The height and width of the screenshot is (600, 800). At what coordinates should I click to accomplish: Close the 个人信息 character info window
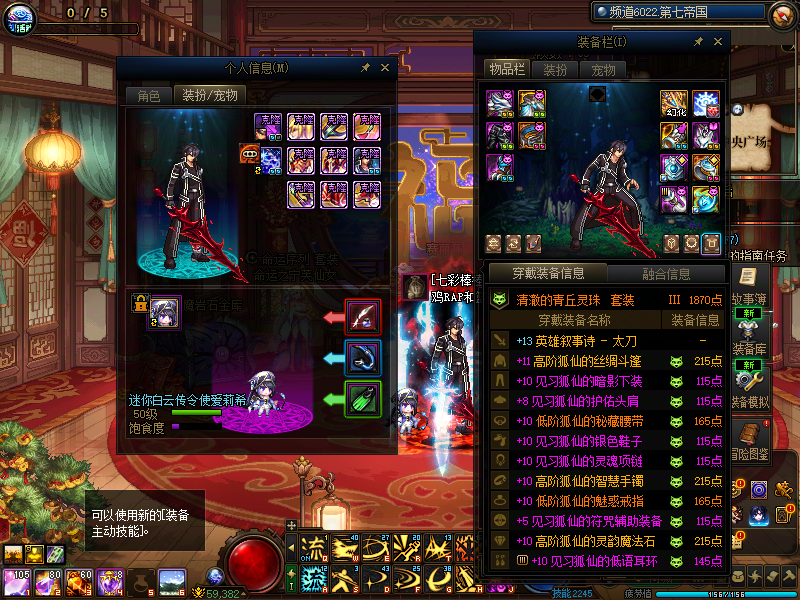pos(384,68)
